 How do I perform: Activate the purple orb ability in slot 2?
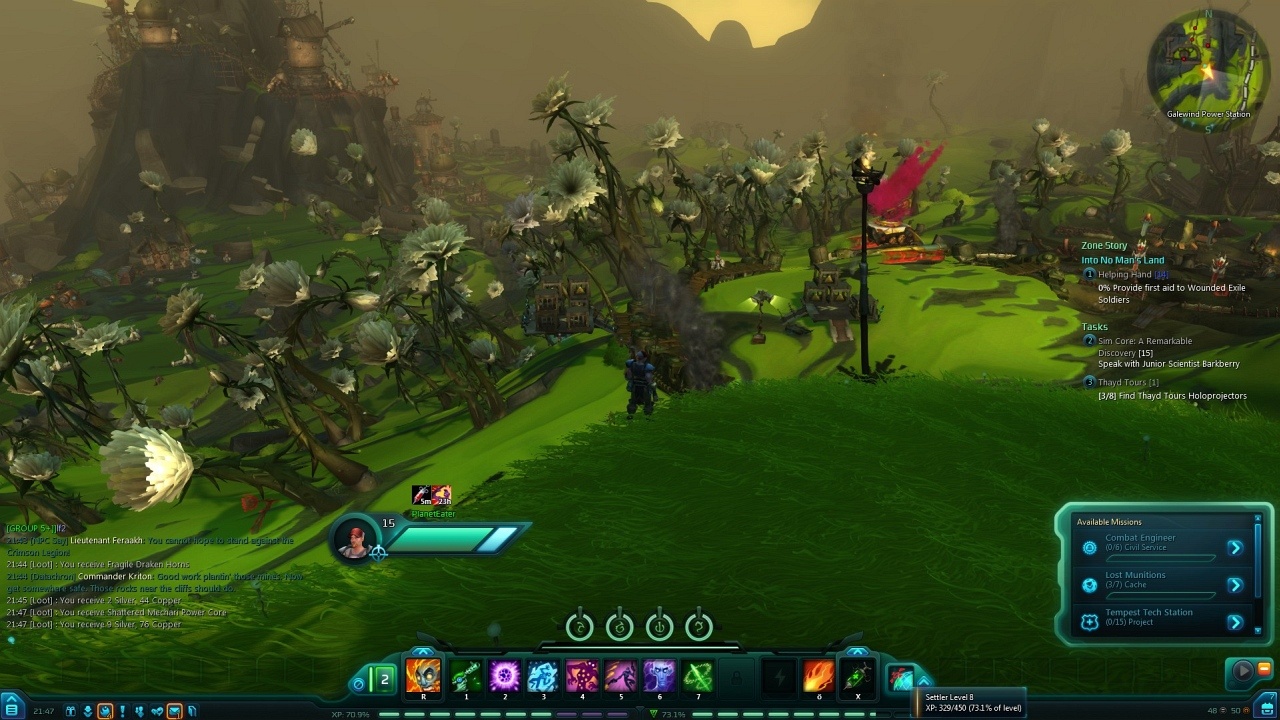[x=504, y=677]
